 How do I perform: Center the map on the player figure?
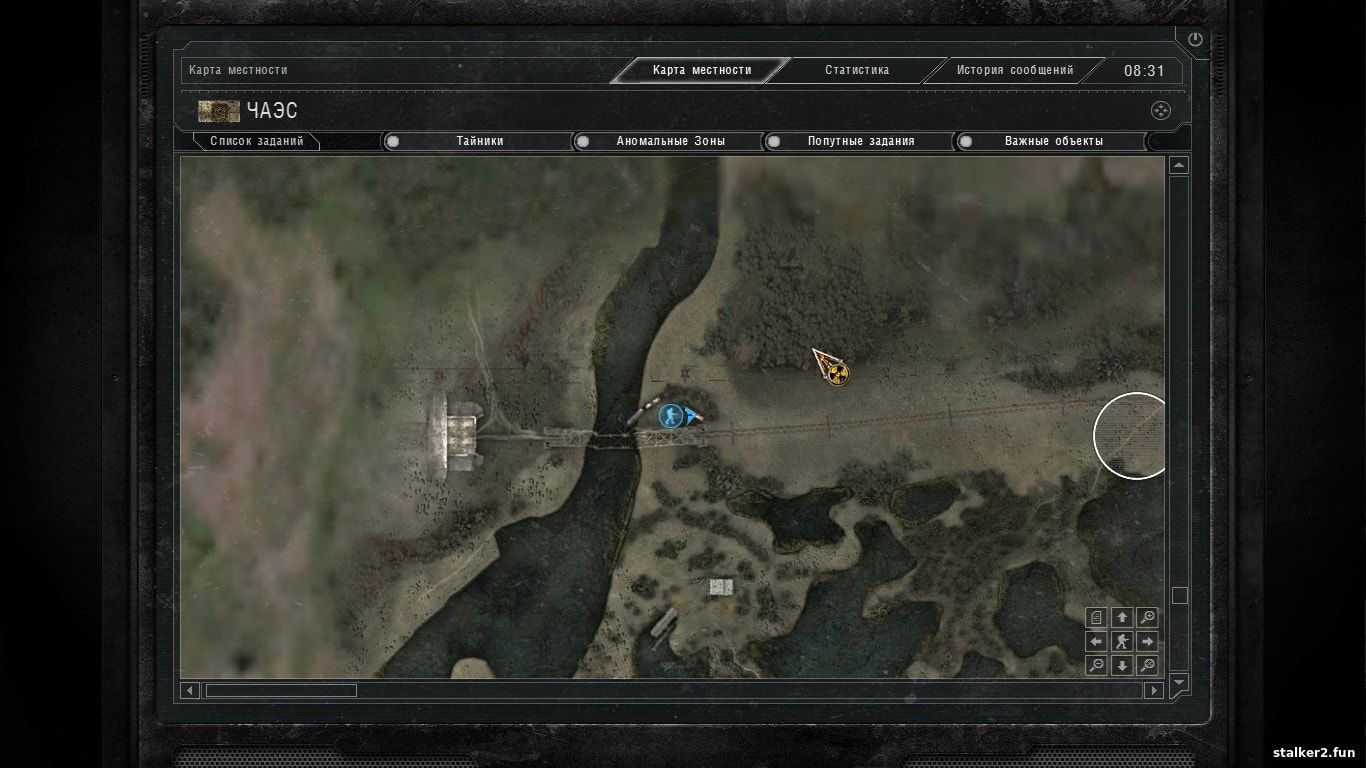coord(1122,641)
